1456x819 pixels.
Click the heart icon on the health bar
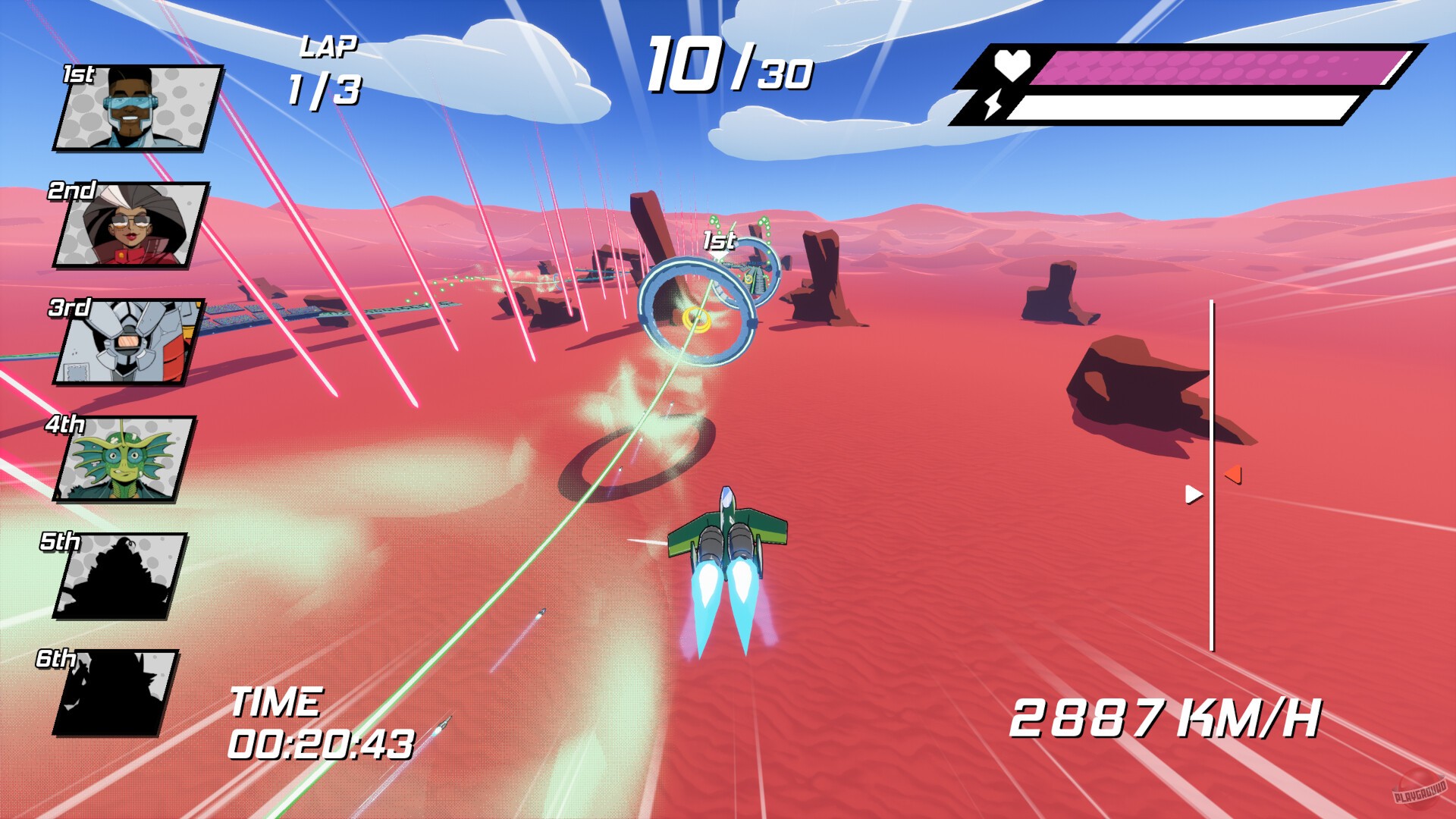tap(1013, 63)
